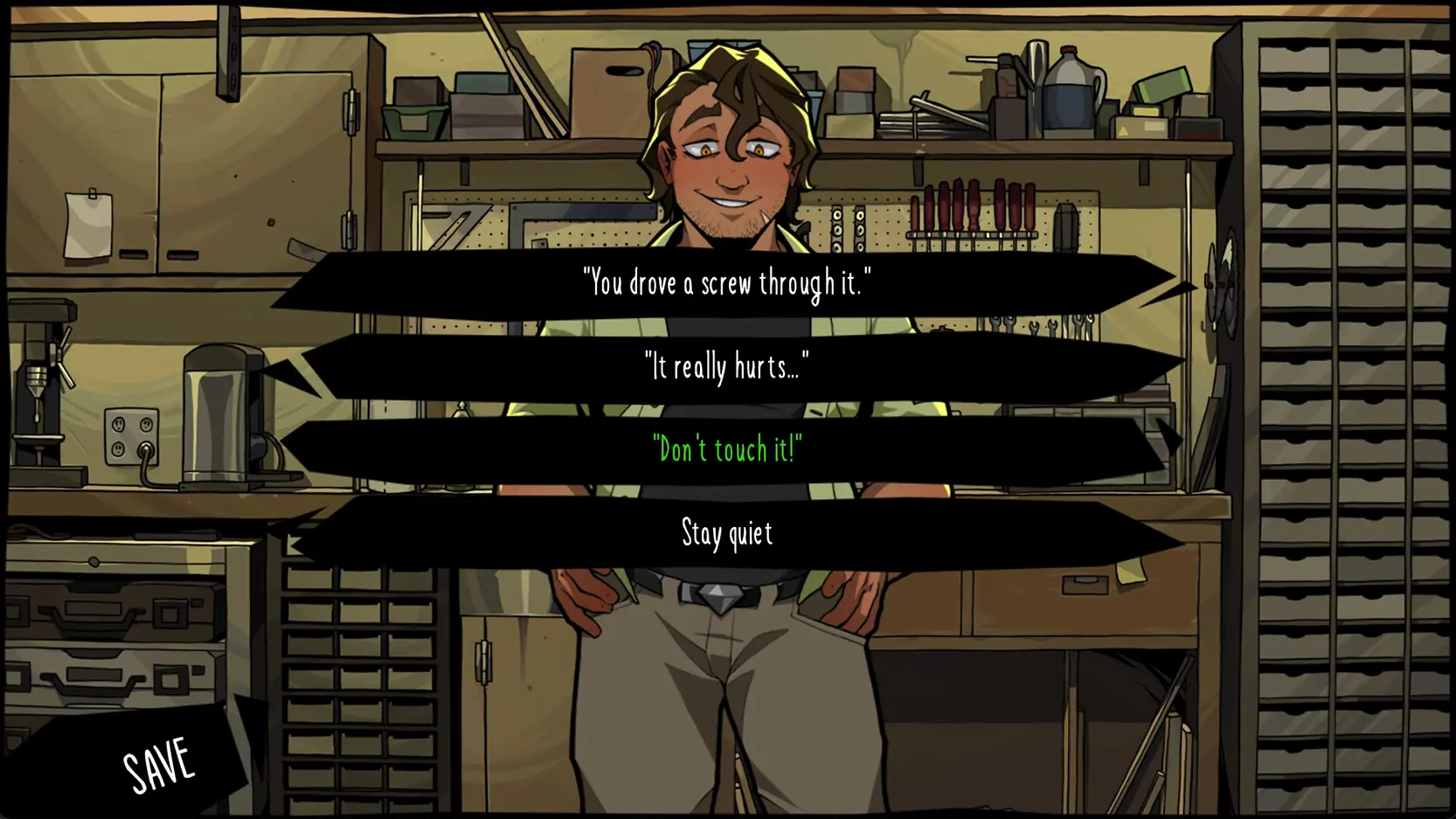Pick the green "Don't touch it!" option

[x=727, y=449]
